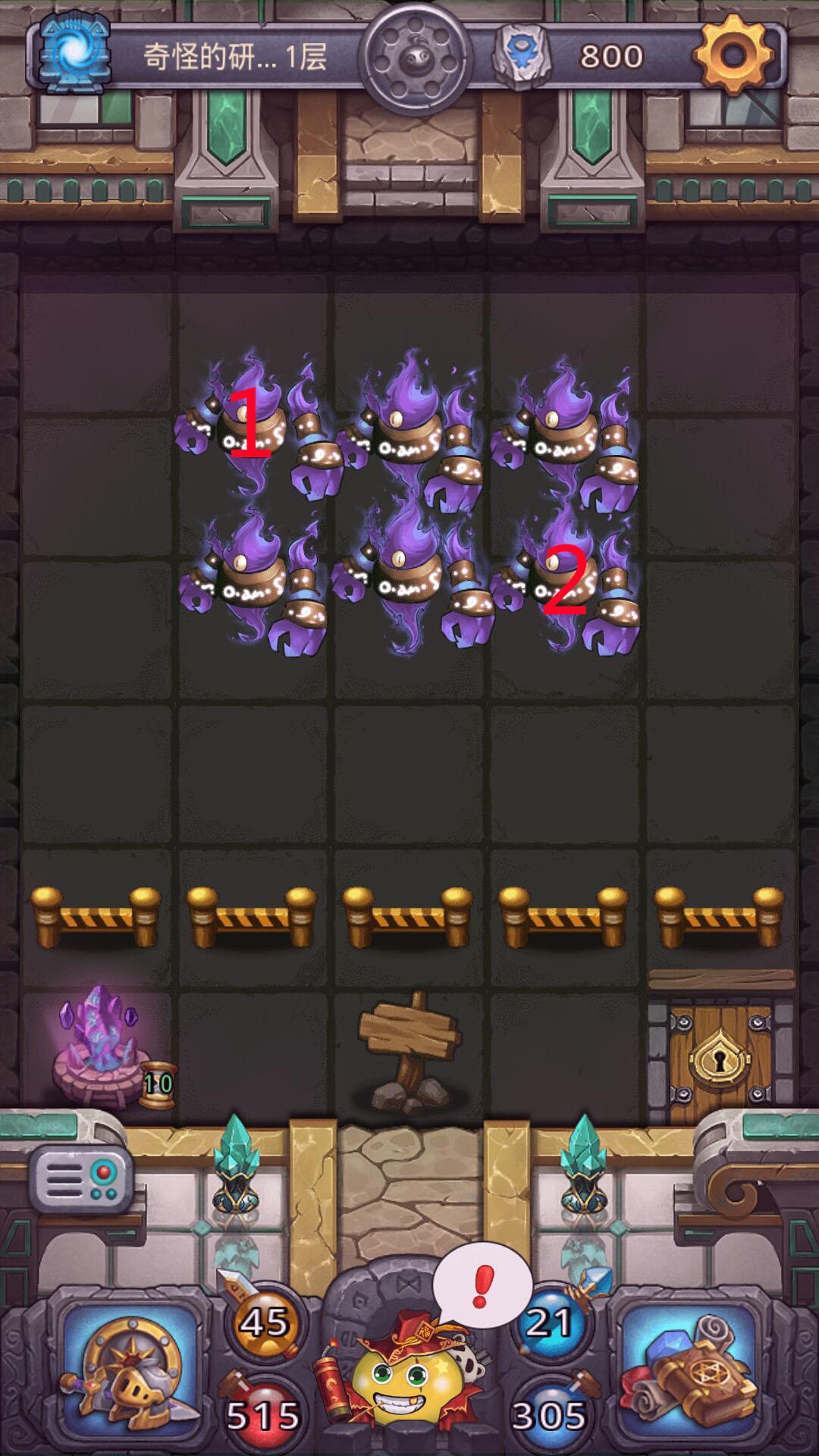This screenshot has width=819, height=1456.
Task: Open the message log panel button
Action: pos(80,1180)
